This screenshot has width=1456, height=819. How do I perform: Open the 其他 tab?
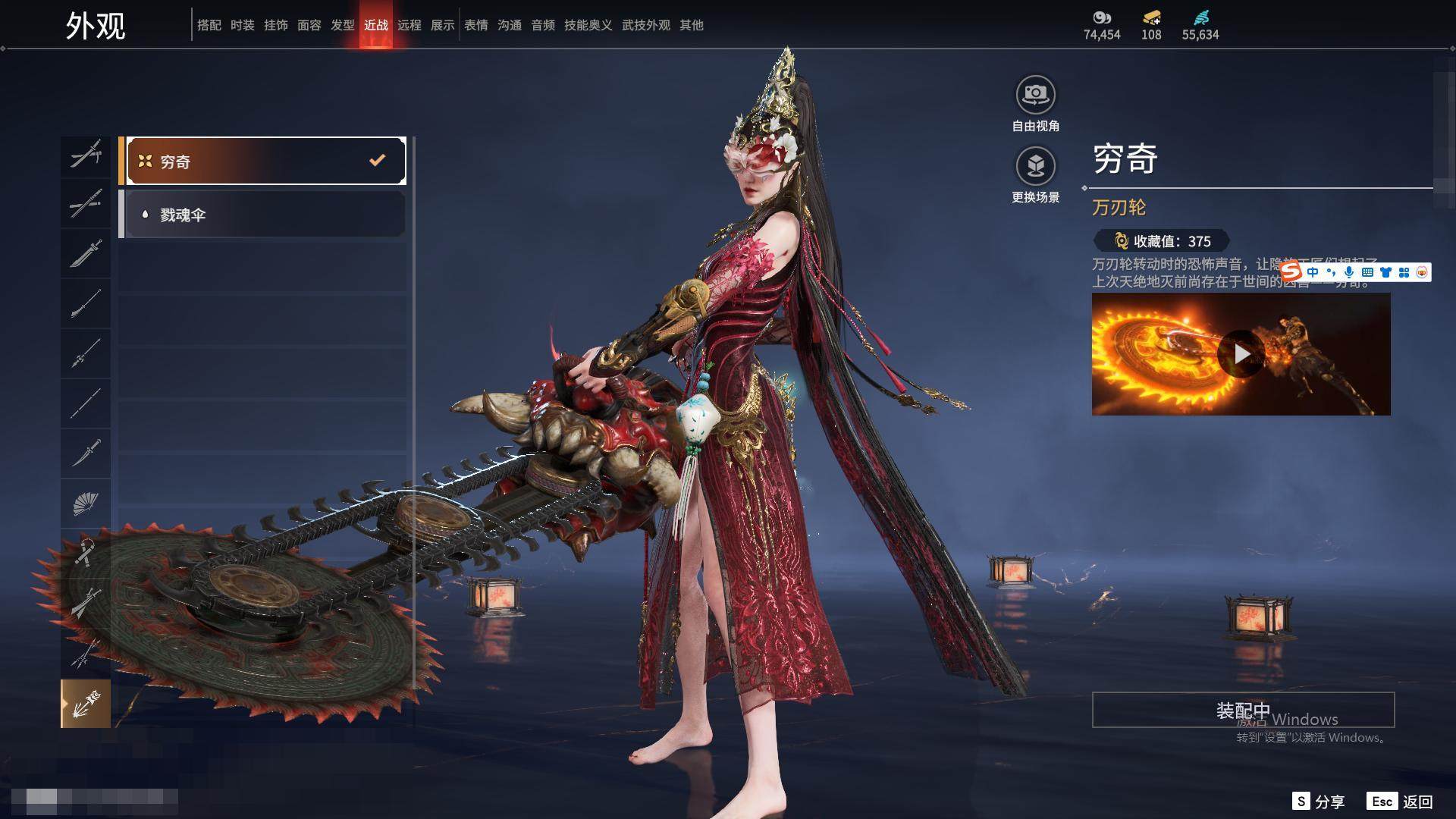pyautogui.click(x=691, y=25)
